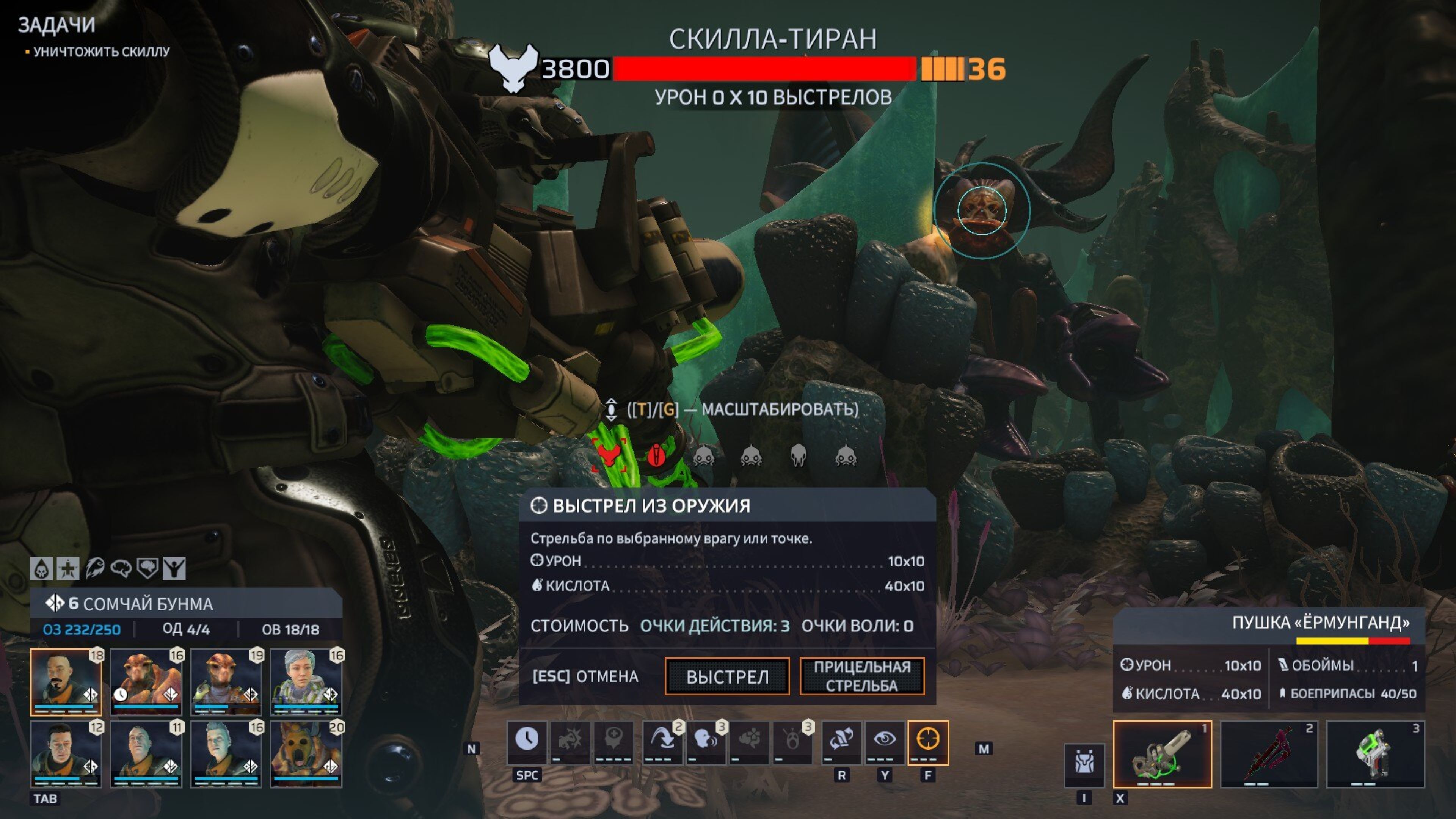Activate the reload weapon arrows icon
Viewport: 1456px width, 819px height.
coord(841,740)
